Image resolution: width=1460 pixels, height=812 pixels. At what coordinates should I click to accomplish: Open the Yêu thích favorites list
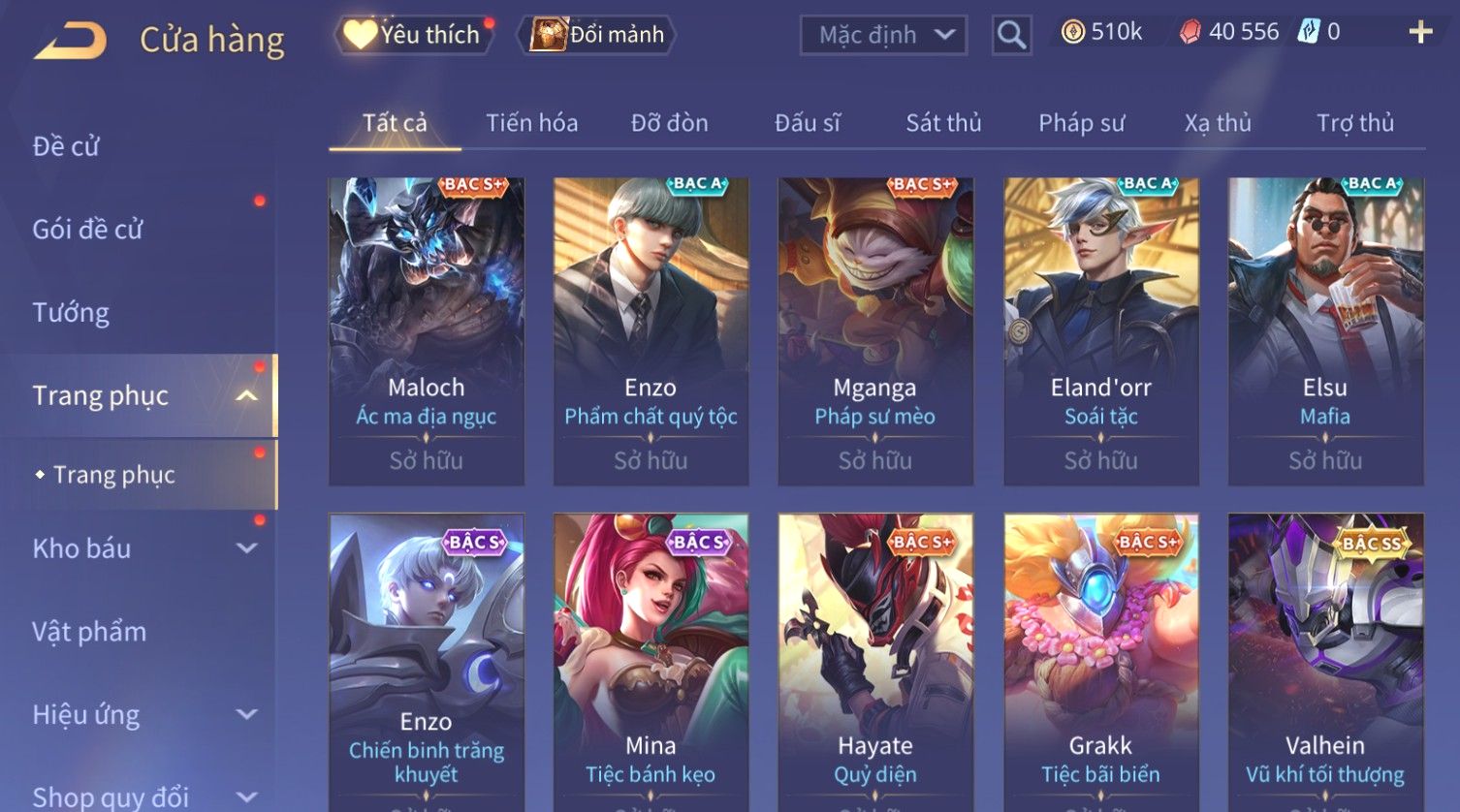(414, 35)
